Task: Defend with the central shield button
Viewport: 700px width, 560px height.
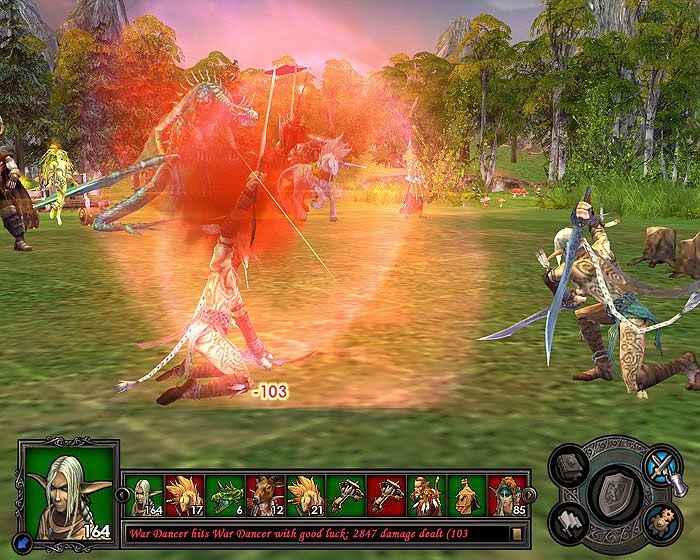Action: pyautogui.click(x=615, y=492)
